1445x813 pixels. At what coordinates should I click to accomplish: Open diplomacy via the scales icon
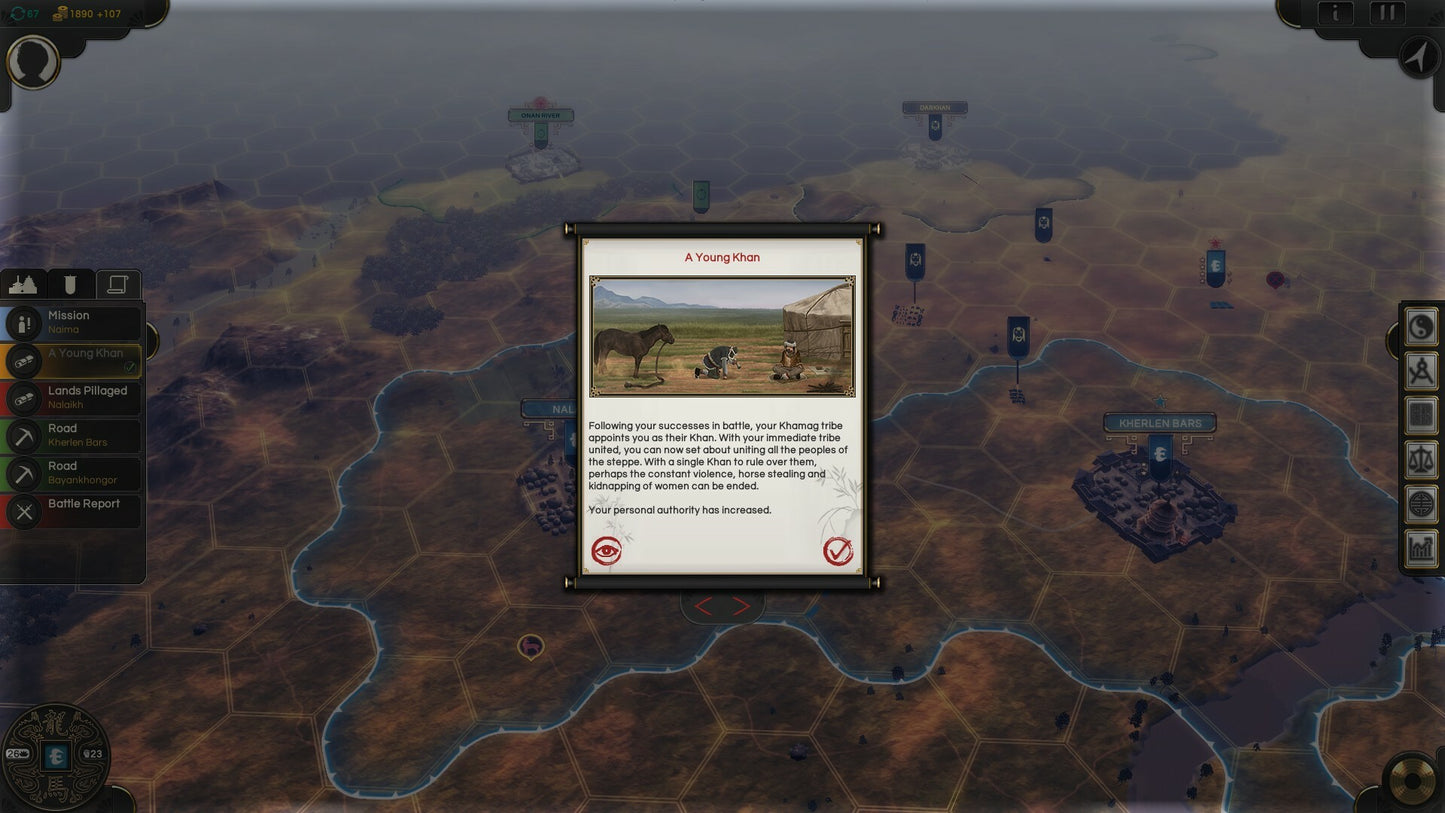[1420, 459]
